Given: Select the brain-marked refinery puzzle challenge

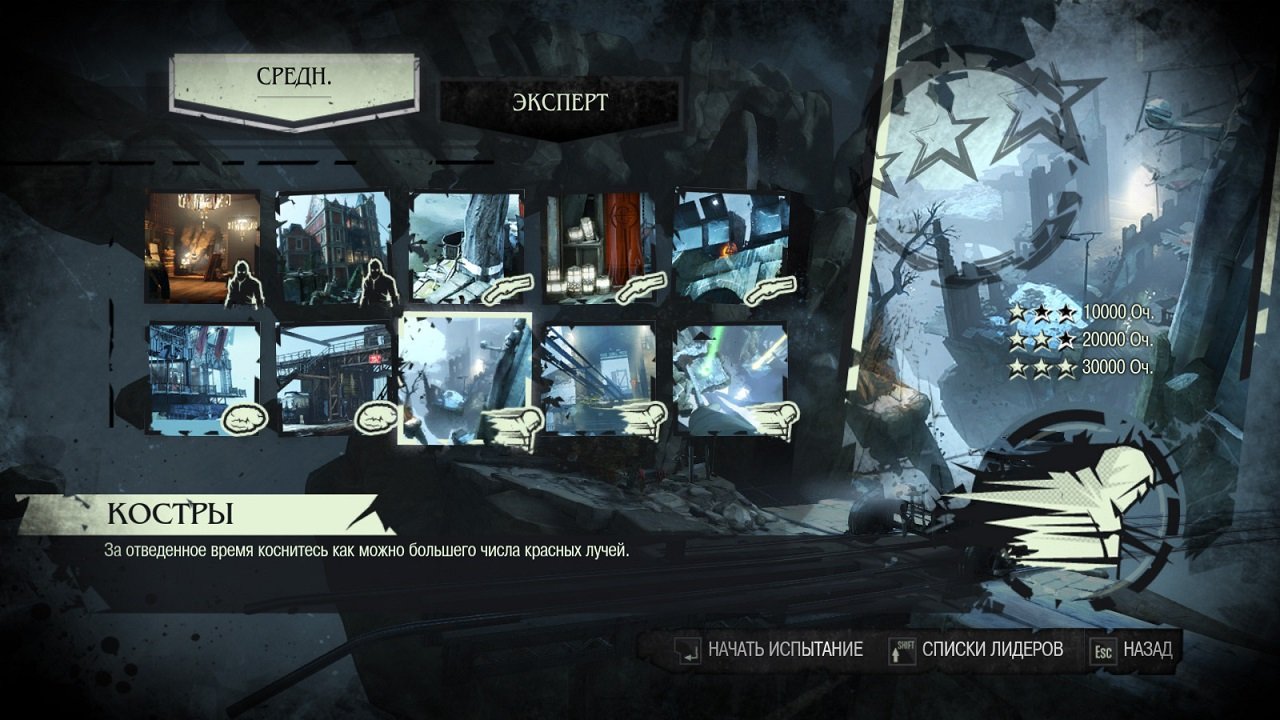Looking at the screenshot, I should pos(378,415).
